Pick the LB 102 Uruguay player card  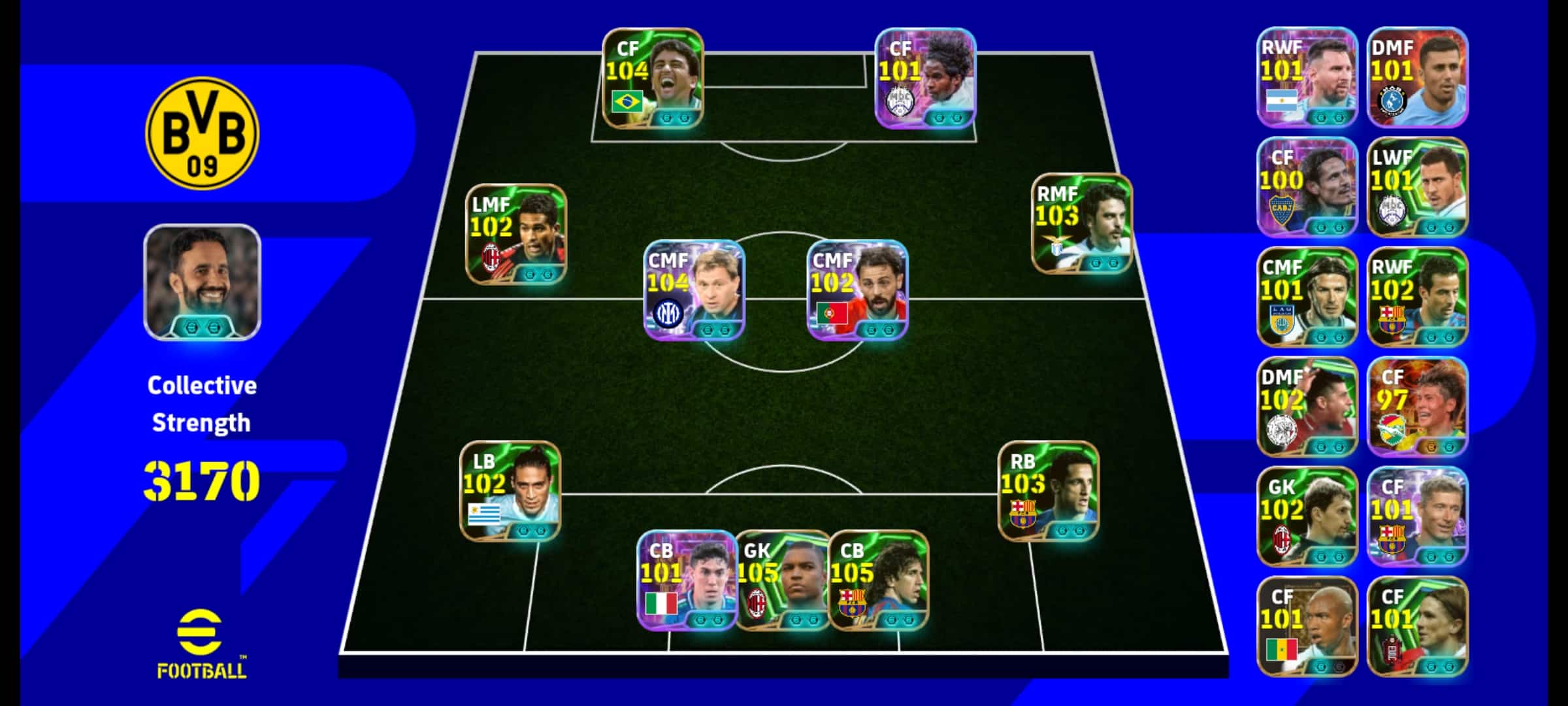click(x=510, y=491)
